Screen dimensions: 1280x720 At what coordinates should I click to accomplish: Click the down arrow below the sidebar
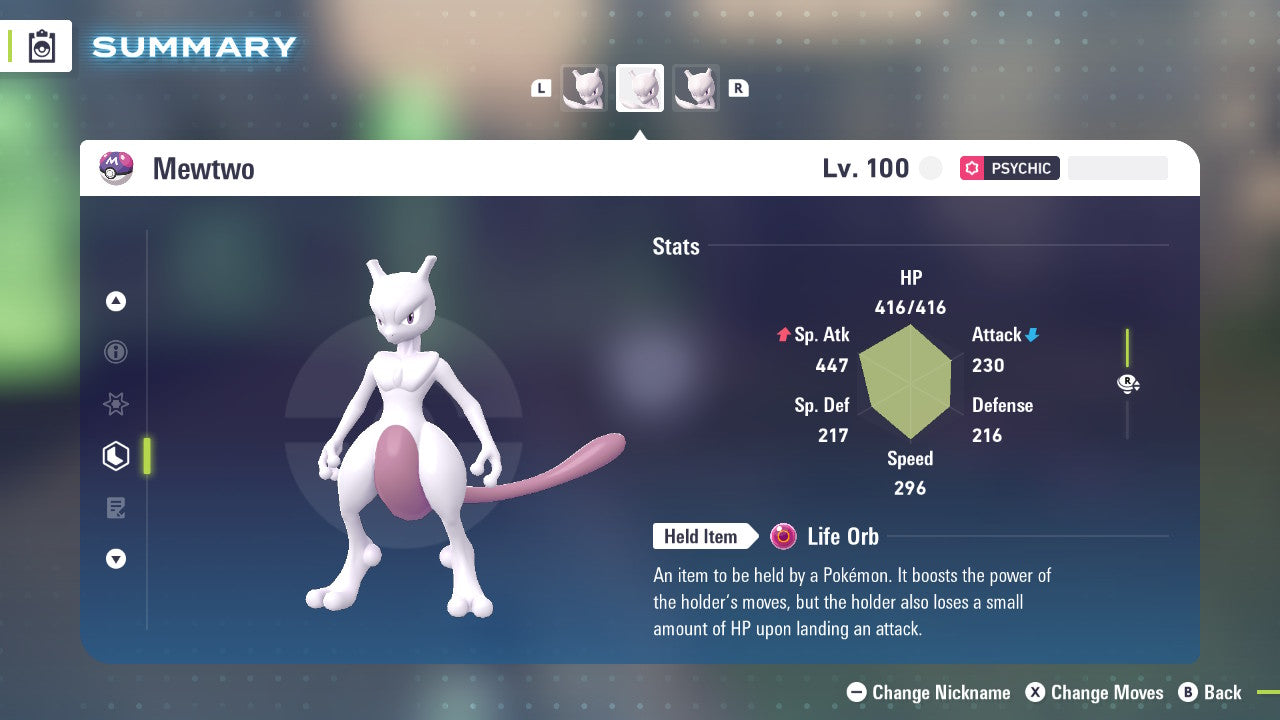[x=116, y=559]
